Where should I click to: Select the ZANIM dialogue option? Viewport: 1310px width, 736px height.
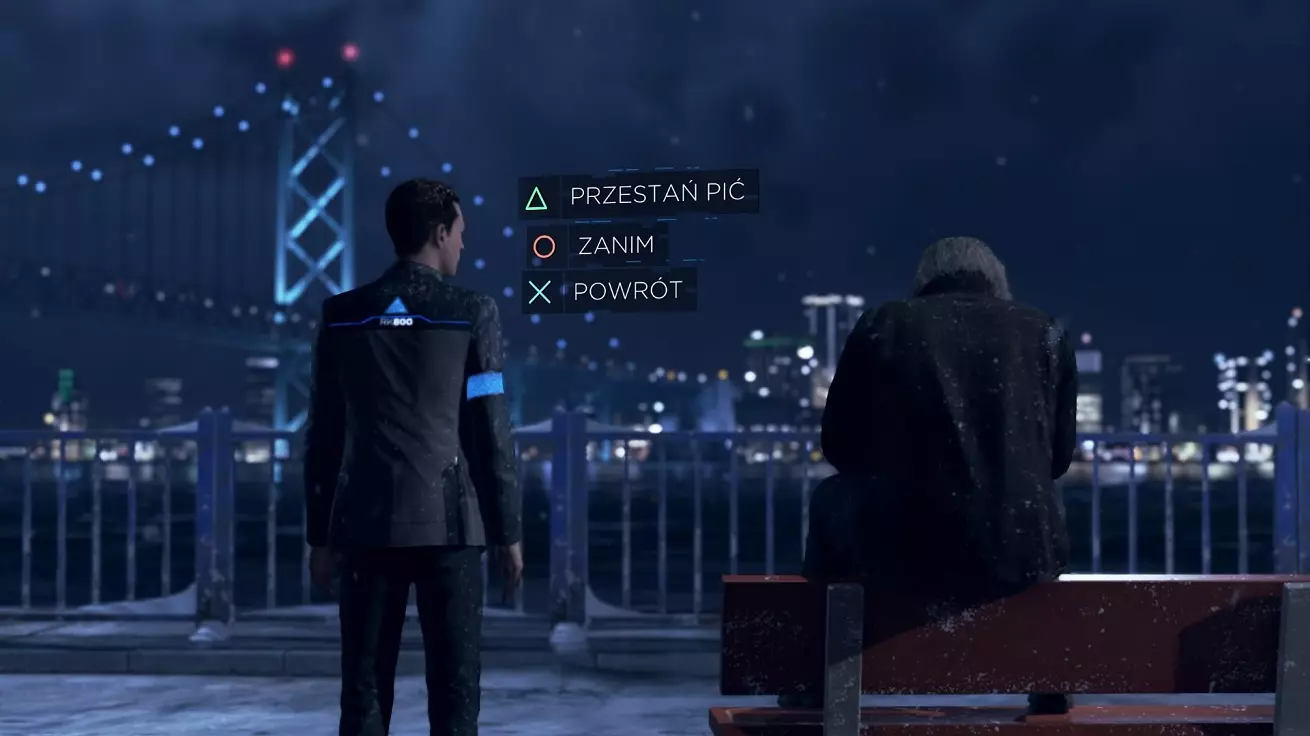[x=616, y=244]
